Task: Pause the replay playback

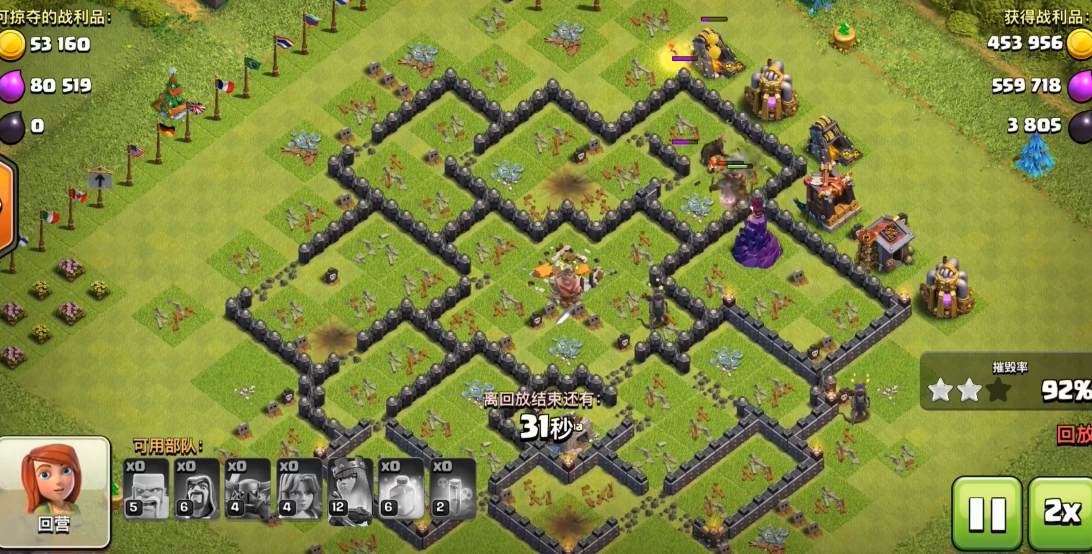Action: [986, 513]
